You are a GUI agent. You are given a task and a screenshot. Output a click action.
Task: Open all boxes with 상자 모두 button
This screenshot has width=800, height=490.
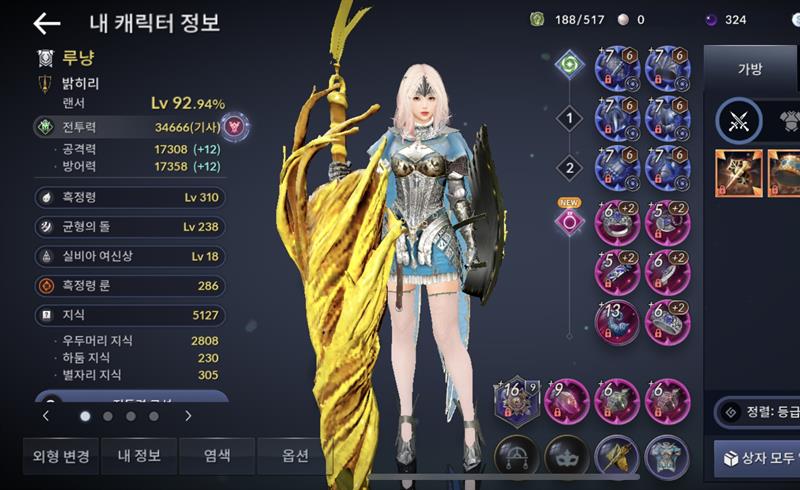[x=757, y=458]
